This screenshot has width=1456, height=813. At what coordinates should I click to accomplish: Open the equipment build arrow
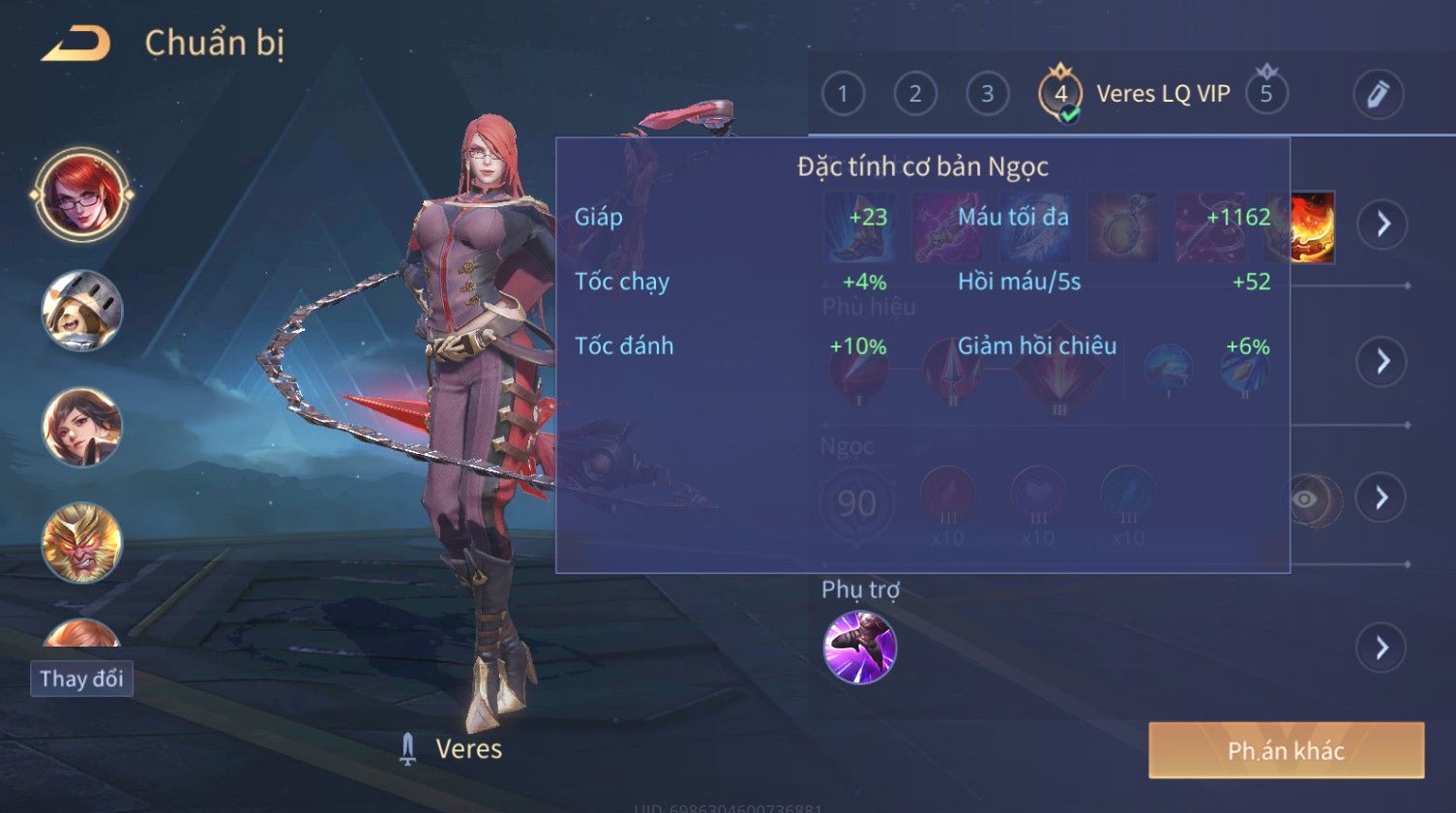(x=1382, y=225)
